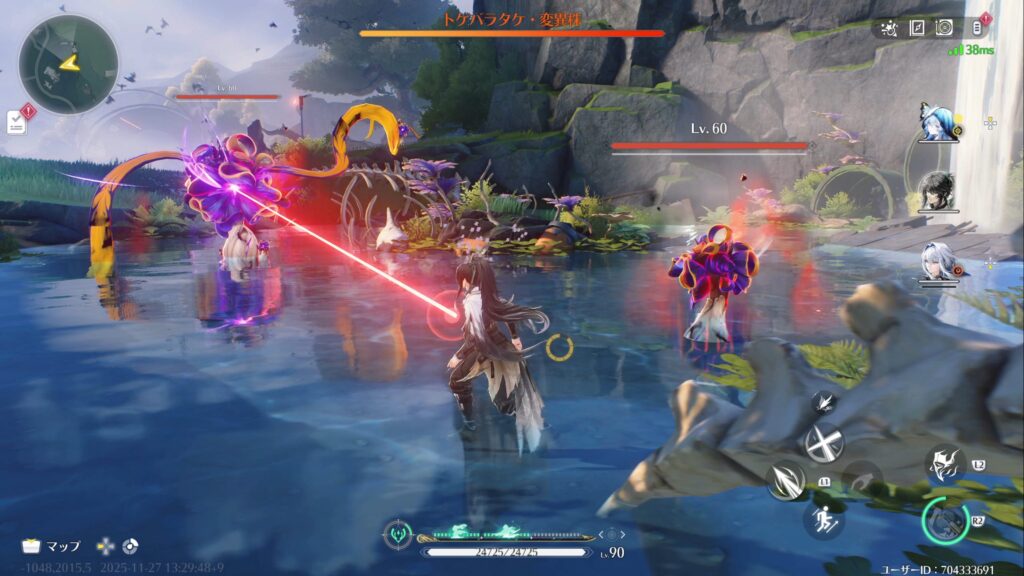This screenshot has height=576, width=1024.
Task: Open the マップ map button
Action: [52, 546]
